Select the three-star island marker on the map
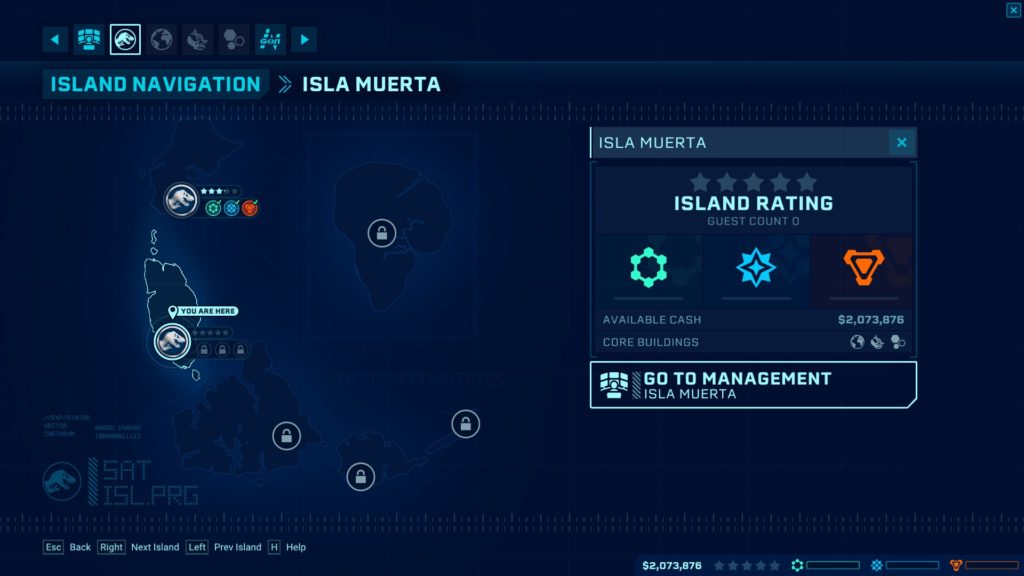This screenshot has width=1024, height=576. [x=181, y=200]
